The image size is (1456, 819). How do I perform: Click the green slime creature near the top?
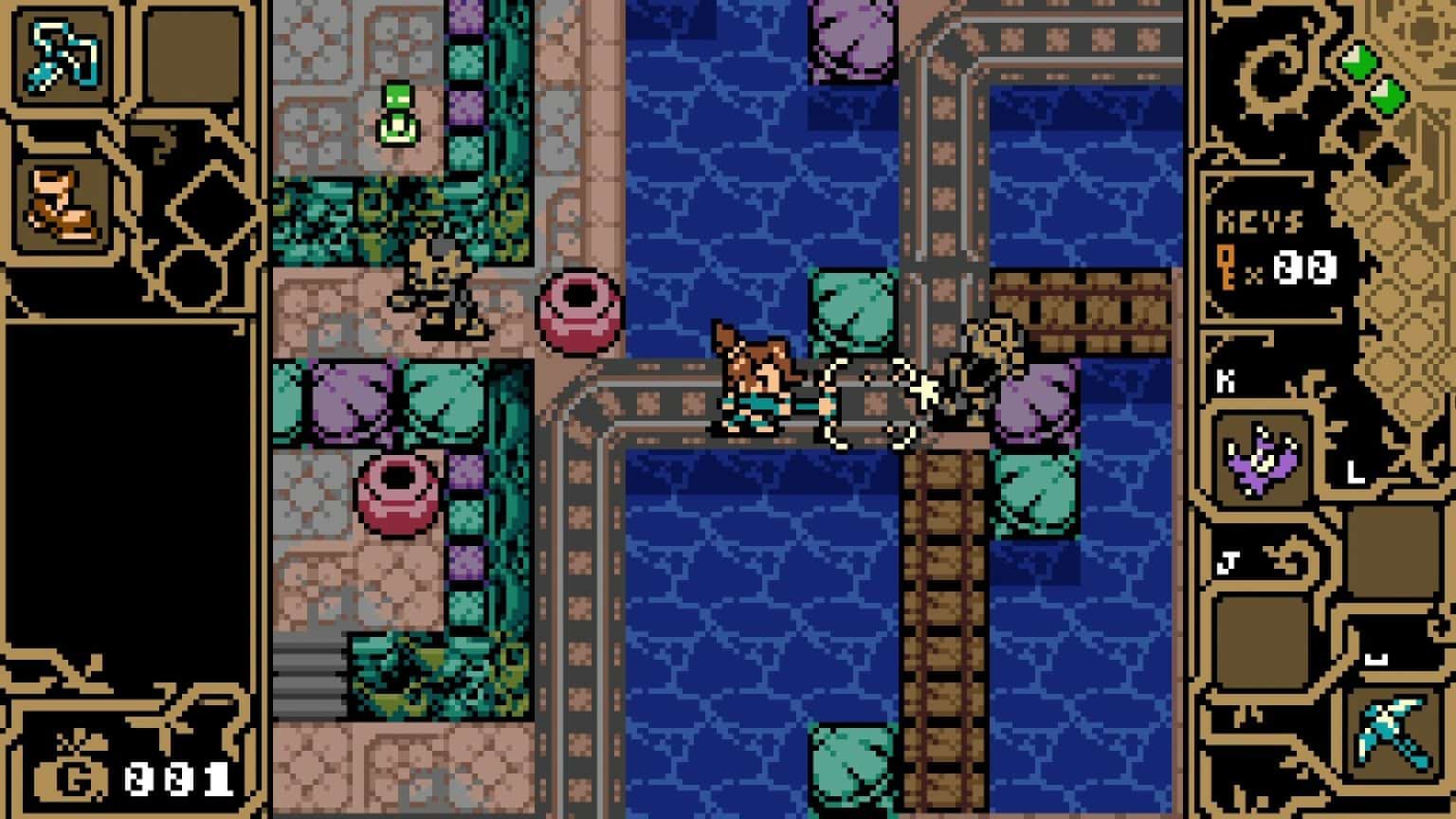pos(398,114)
